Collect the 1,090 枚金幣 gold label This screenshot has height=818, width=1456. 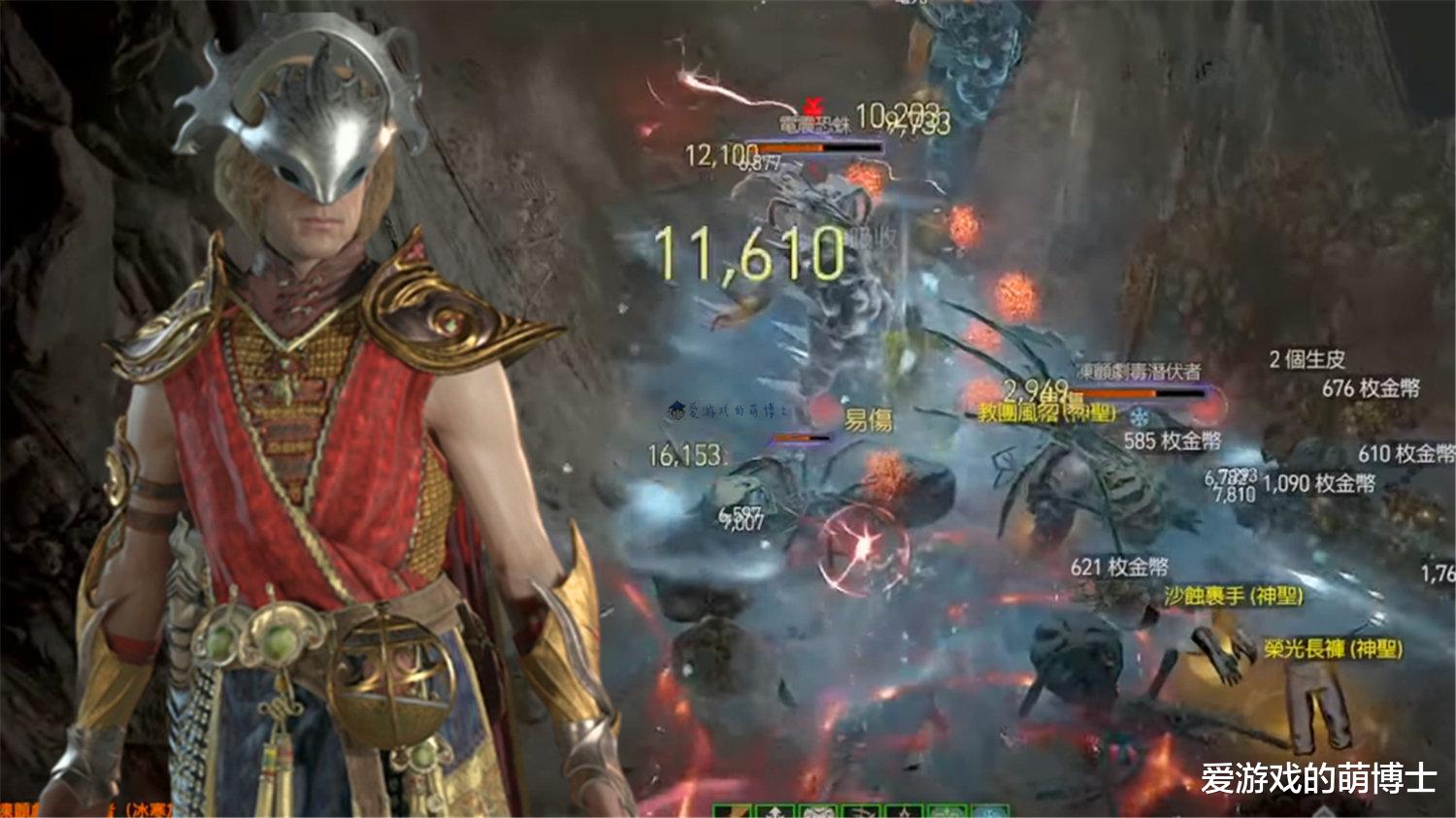click(x=1318, y=483)
